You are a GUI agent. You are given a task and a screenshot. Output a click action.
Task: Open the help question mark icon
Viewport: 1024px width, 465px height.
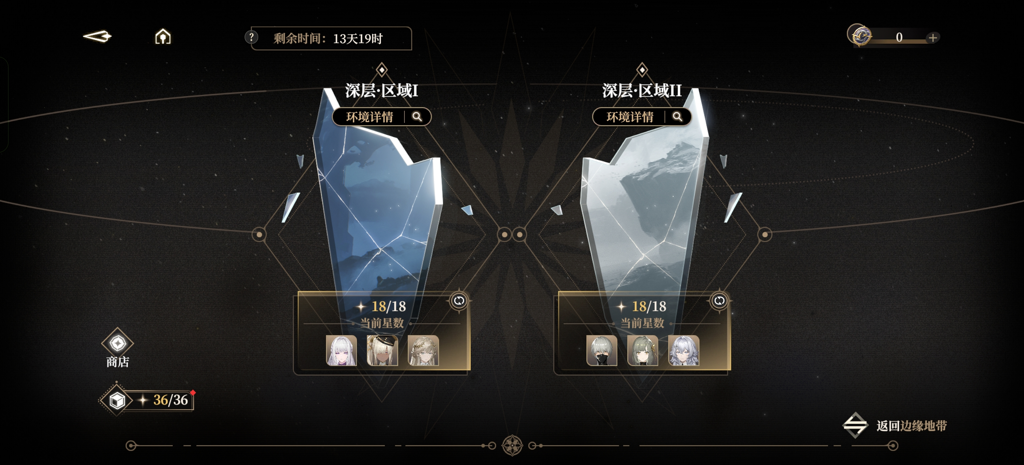[x=252, y=38]
